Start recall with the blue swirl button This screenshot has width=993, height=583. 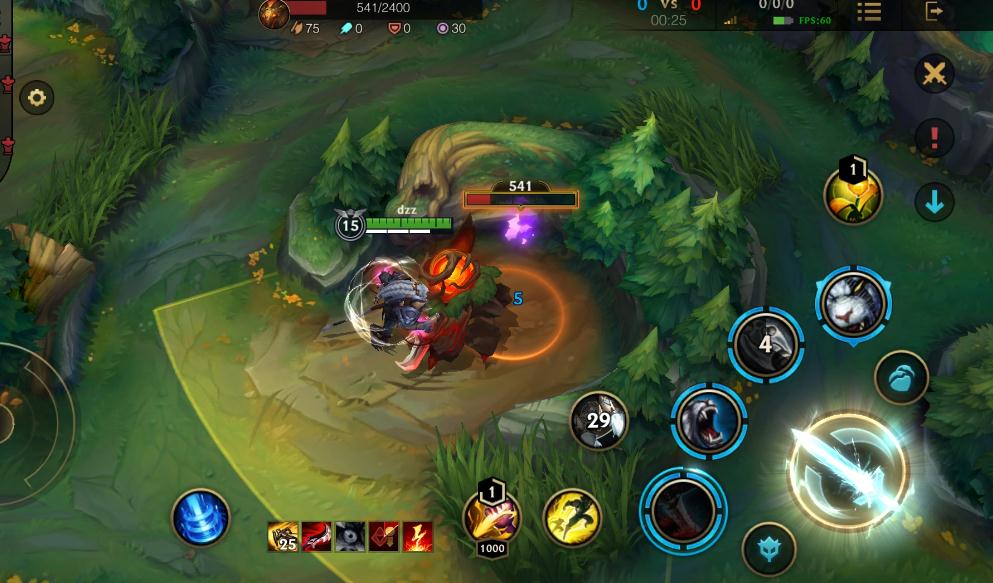201,518
